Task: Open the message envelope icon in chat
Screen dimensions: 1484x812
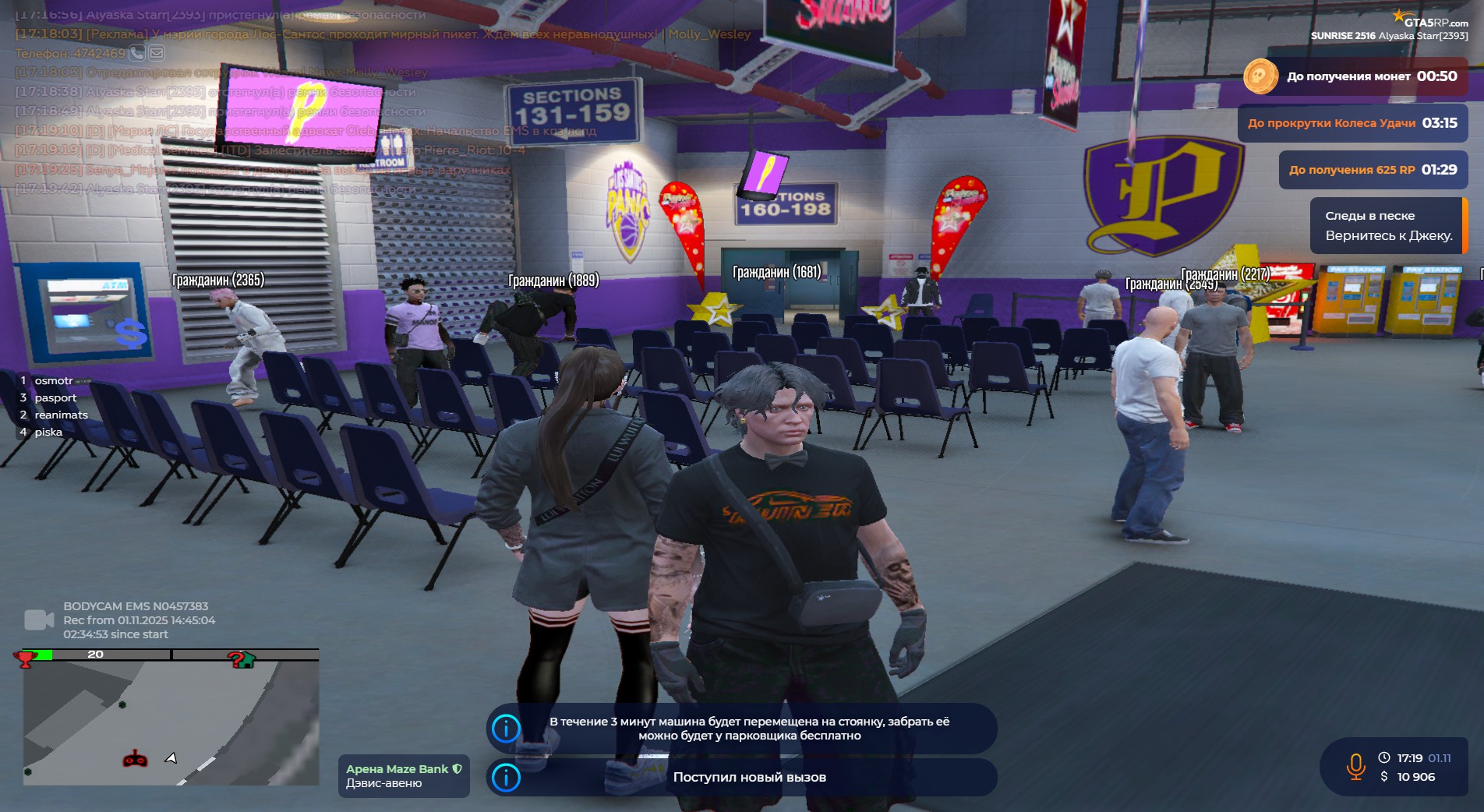Action: pyautogui.click(x=157, y=53)
